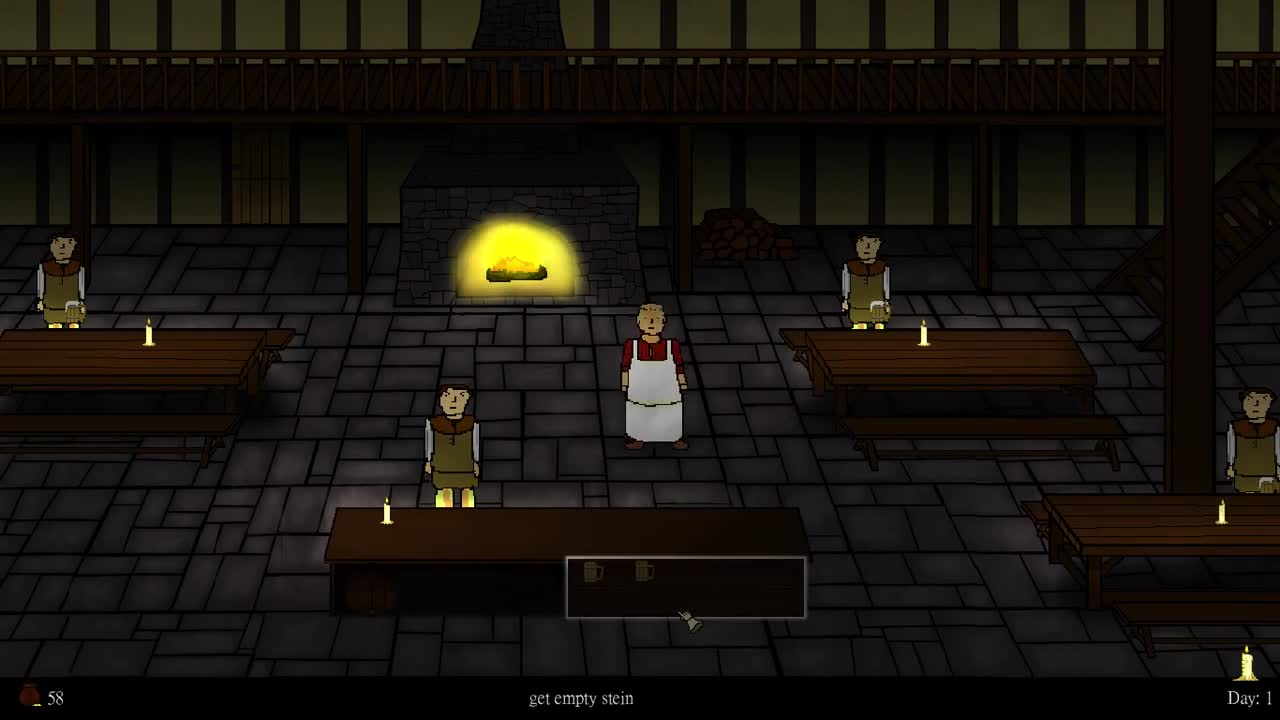Viewport: 1280px width, 720px height.
Task: Click the coin count showing 58
Action: 57,698
